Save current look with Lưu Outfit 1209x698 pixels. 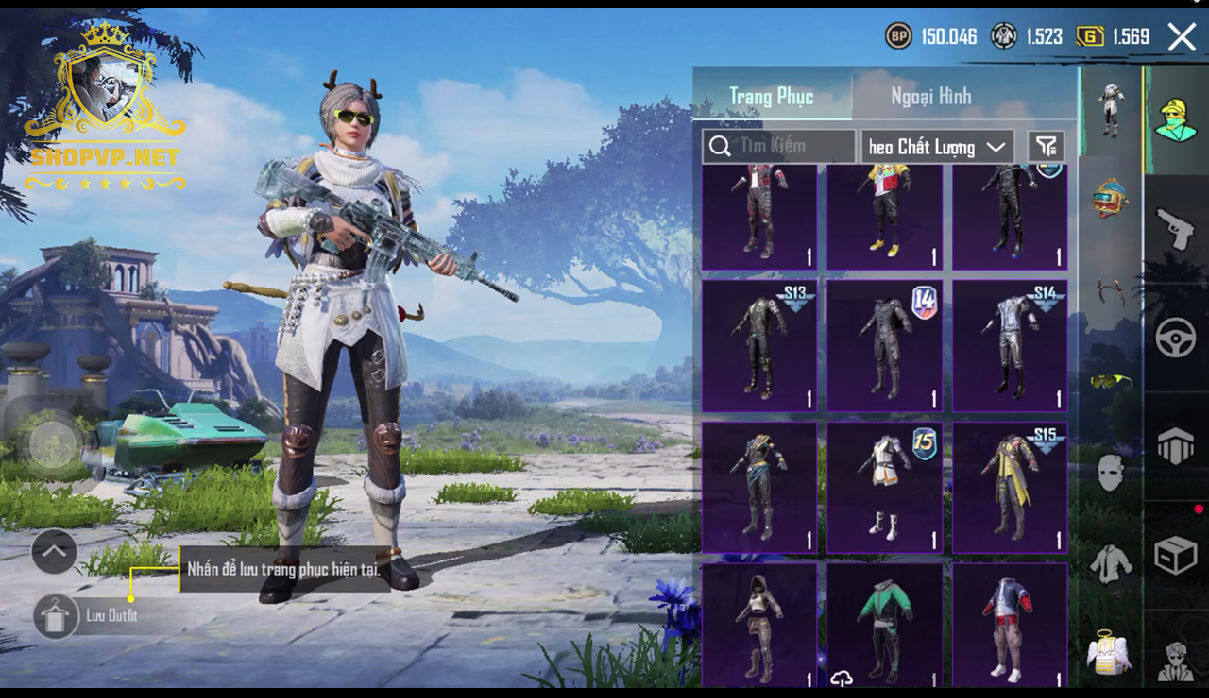tap(57, 616)
